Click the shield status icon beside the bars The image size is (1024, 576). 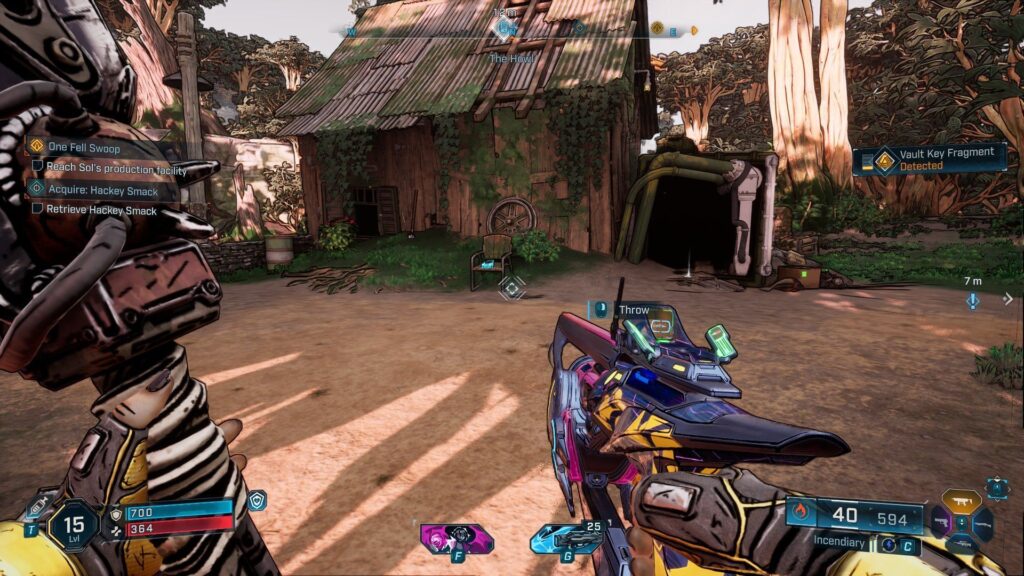coord(256,499)
